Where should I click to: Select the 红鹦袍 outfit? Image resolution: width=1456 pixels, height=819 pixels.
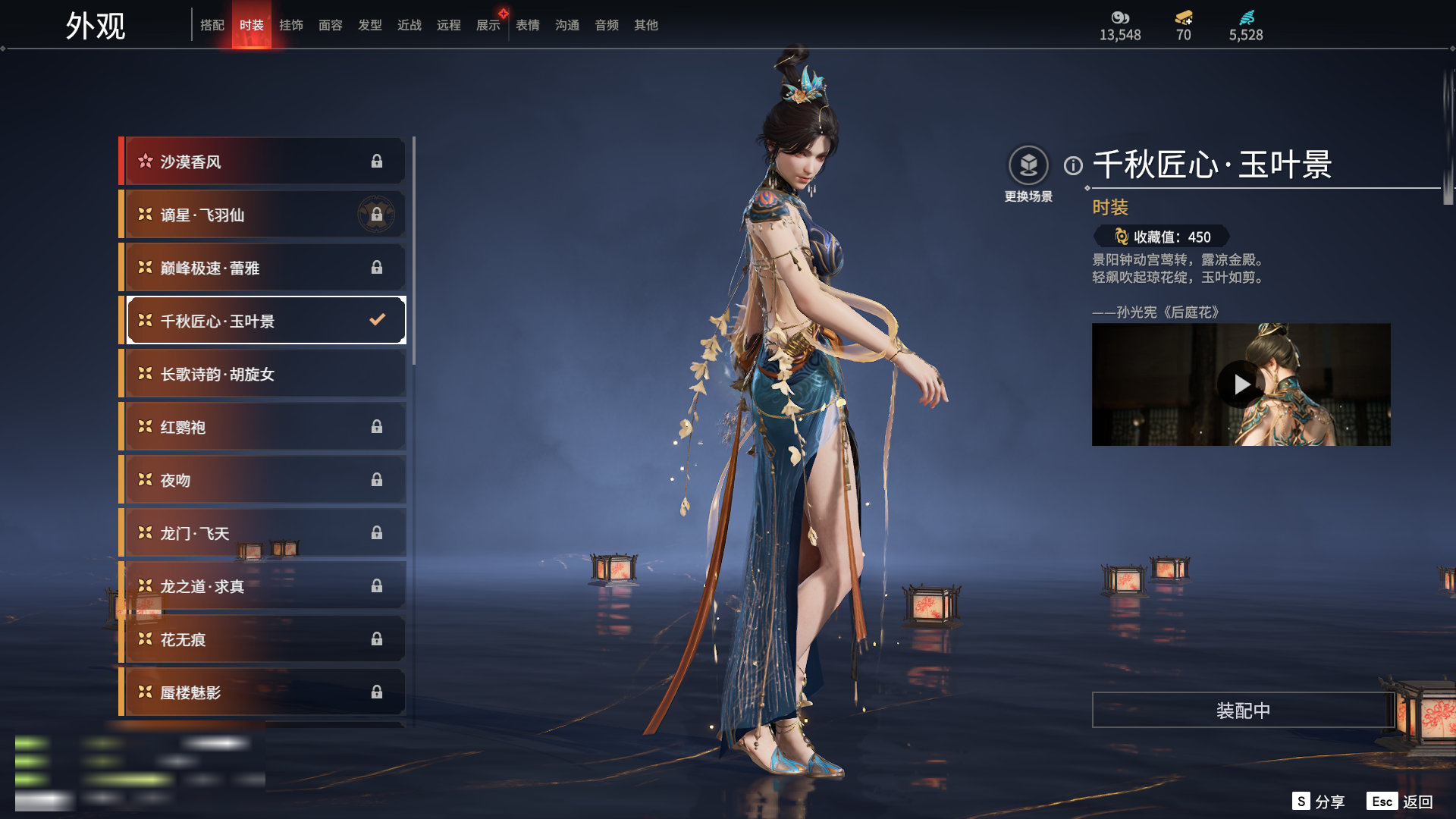coord(262,427)
